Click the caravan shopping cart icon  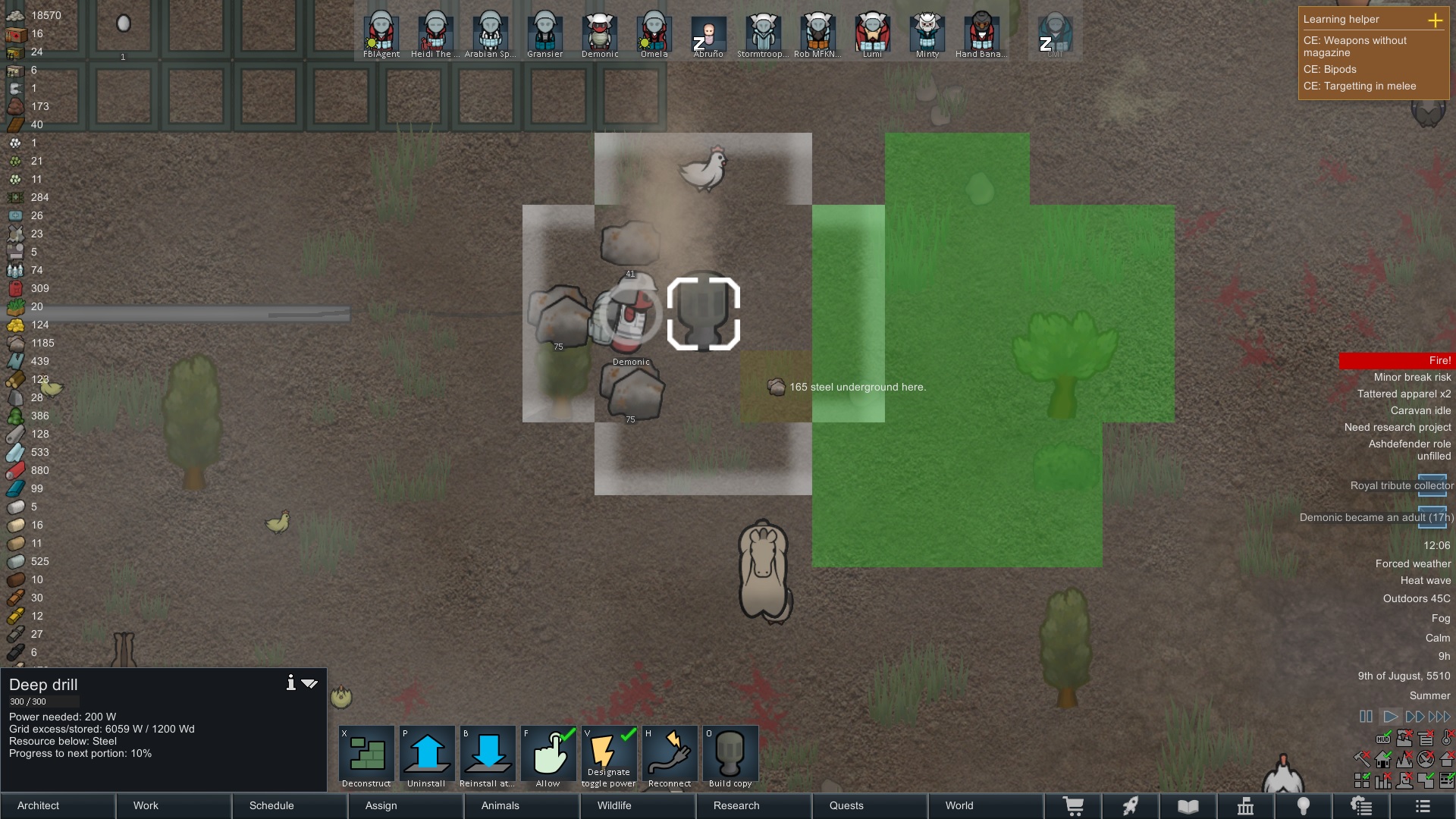tap(1075, 806)
